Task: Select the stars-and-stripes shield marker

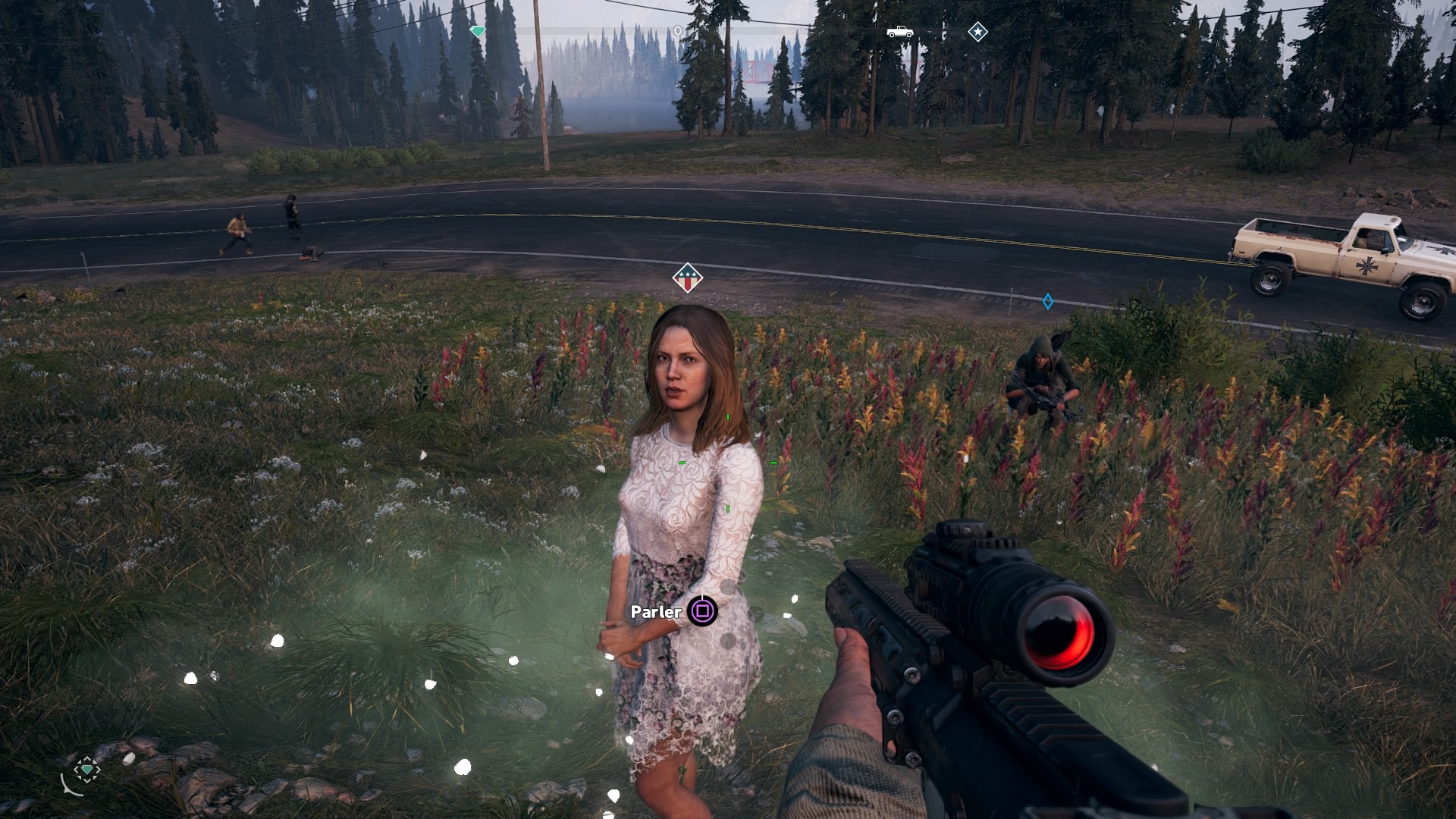Action: pyautogui.click(x=687, y=278)
